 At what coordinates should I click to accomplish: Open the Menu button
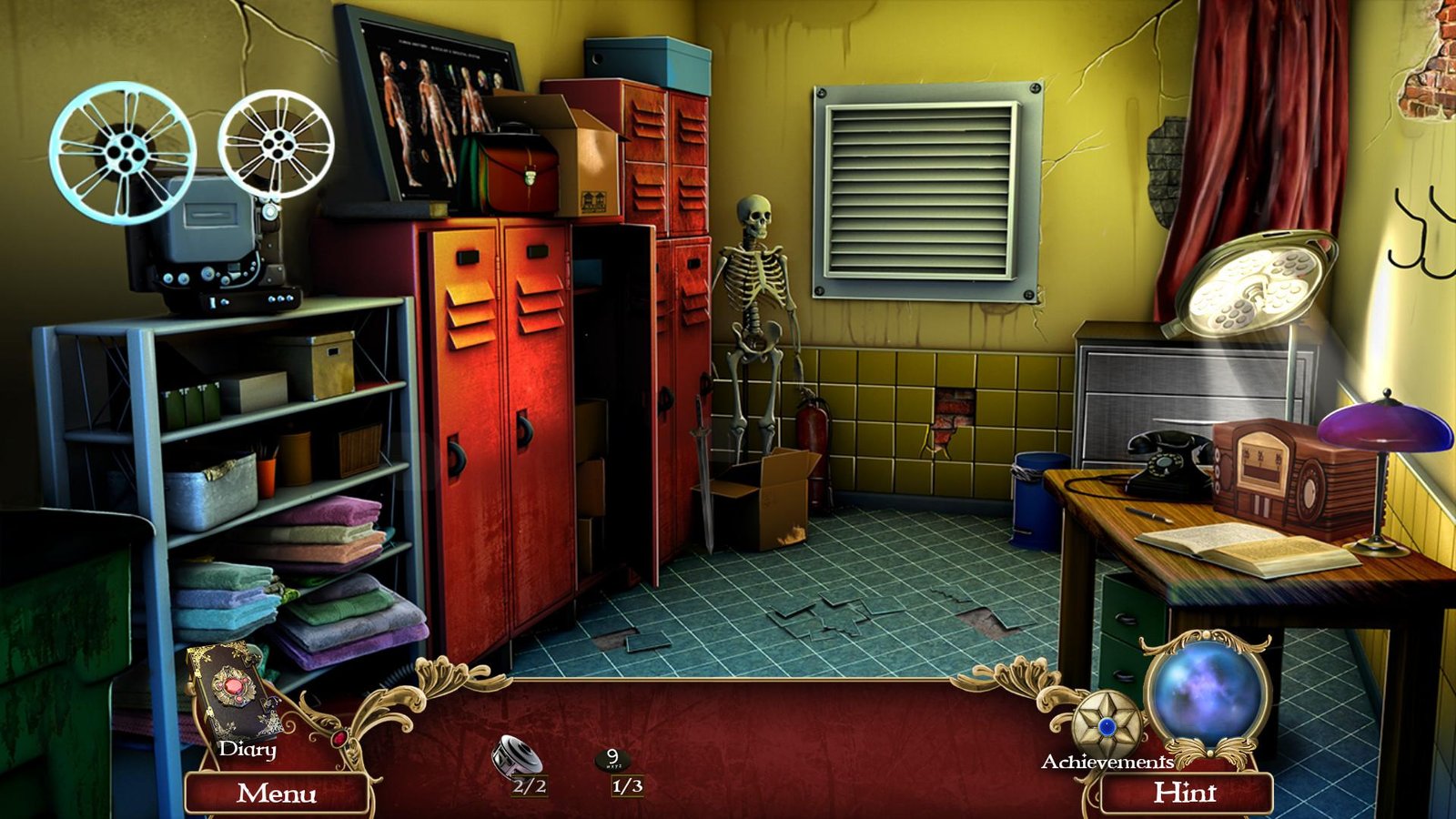[277, 794]
